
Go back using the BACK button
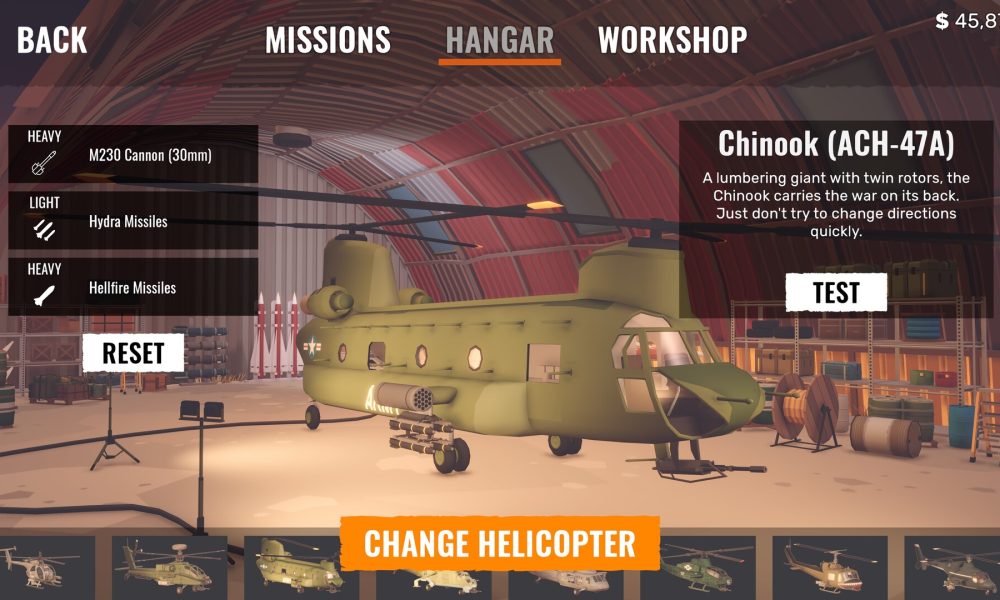pyautogui.click(x=52, y=40)
